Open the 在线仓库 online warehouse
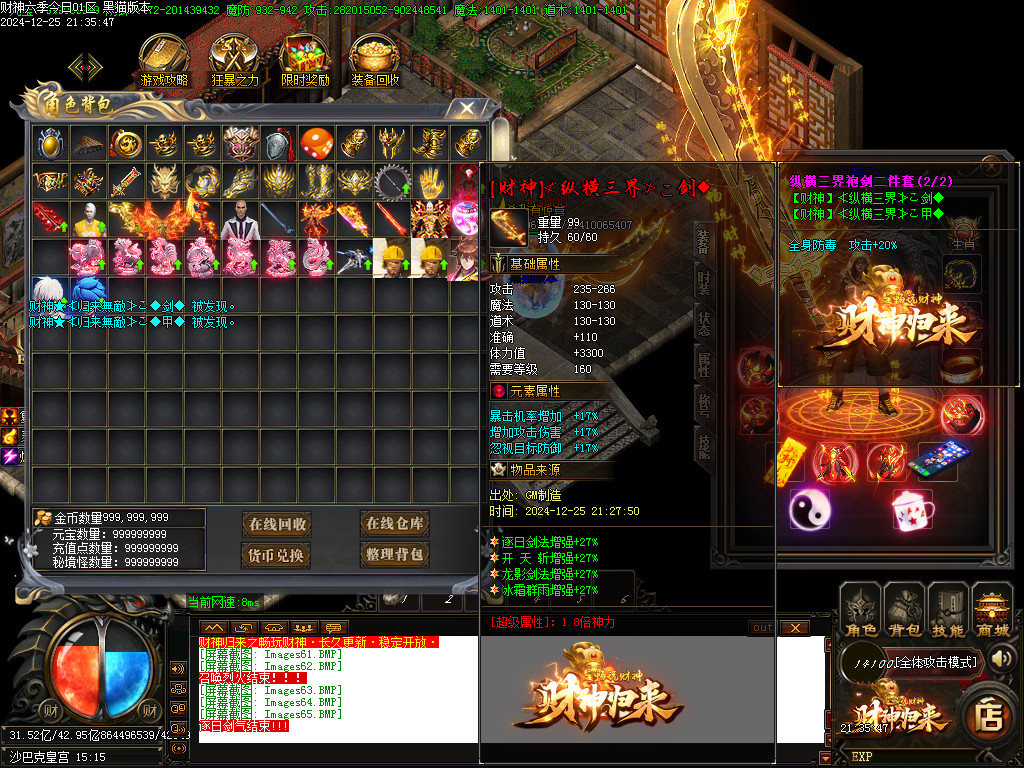 point(394,523)
